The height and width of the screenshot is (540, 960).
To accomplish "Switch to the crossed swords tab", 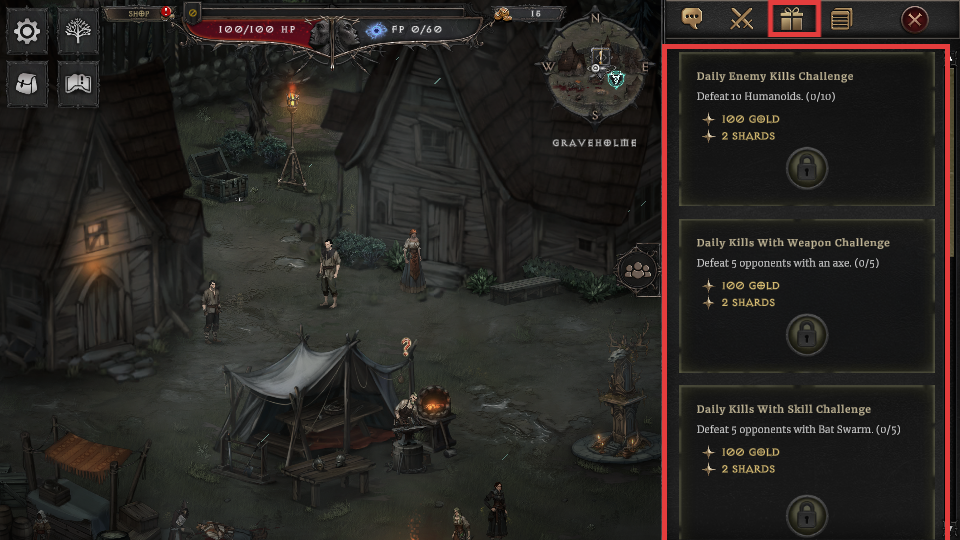I will point(741,19).
